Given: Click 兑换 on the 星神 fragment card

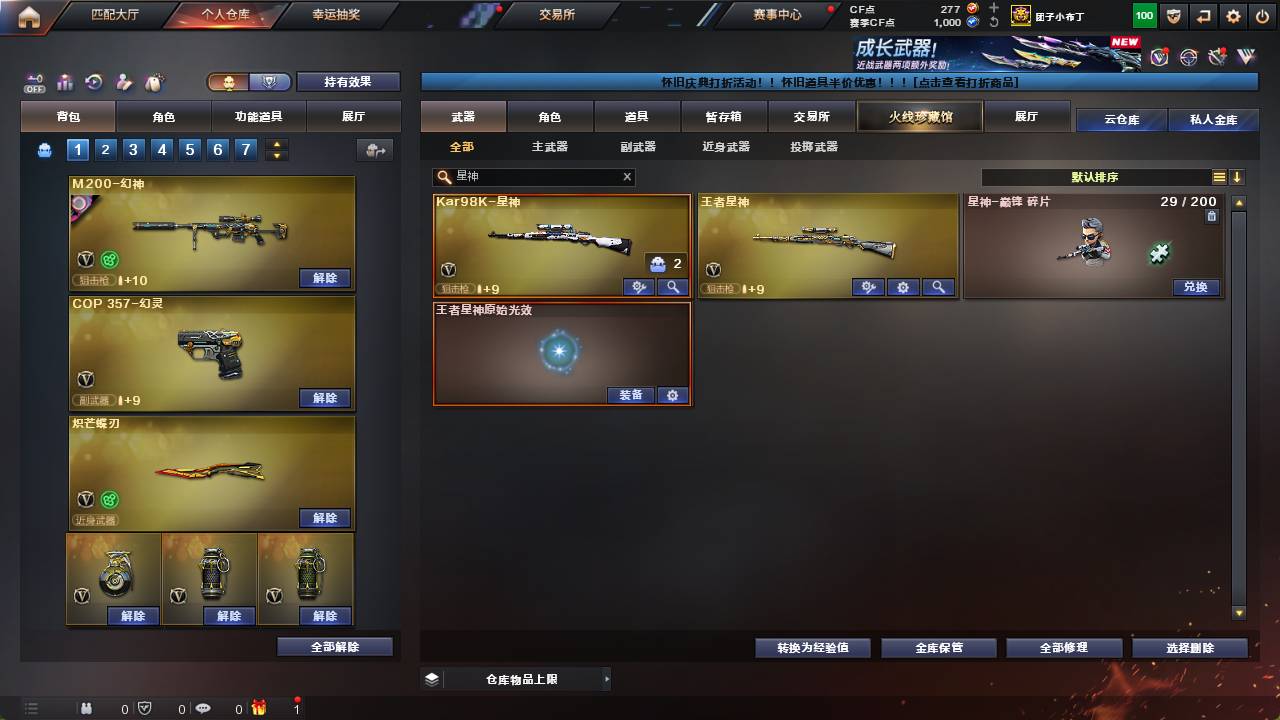Looking at the screenshot, I should [1197, 287].
